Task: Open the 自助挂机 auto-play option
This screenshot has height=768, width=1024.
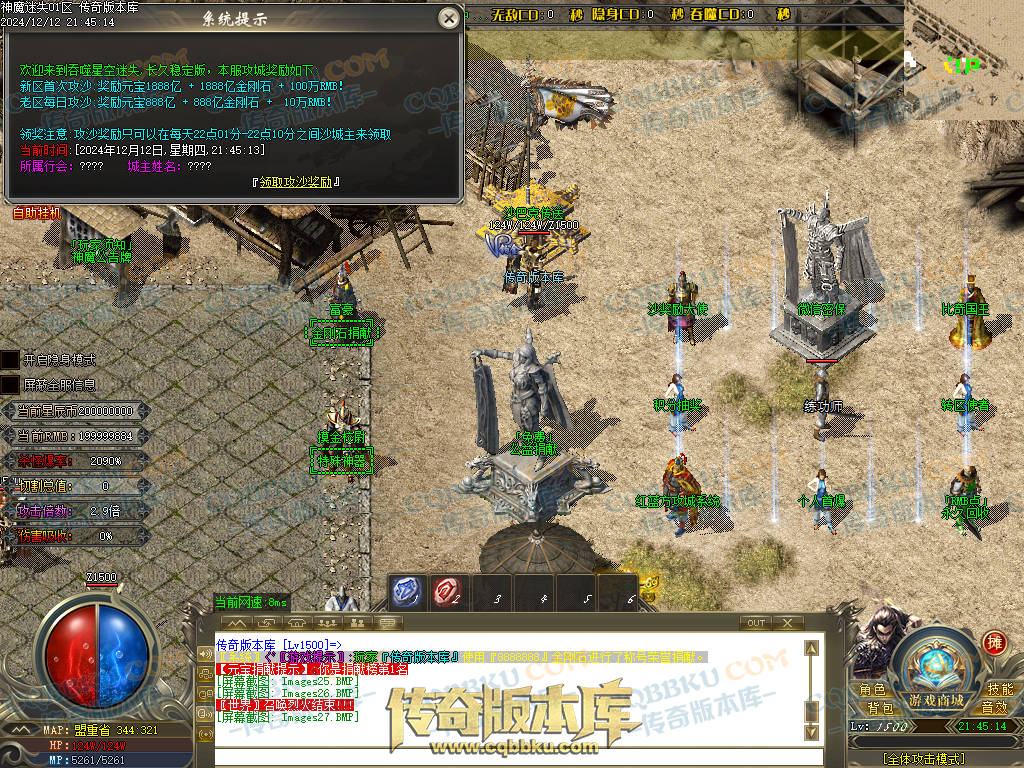Action: (37, 213)
